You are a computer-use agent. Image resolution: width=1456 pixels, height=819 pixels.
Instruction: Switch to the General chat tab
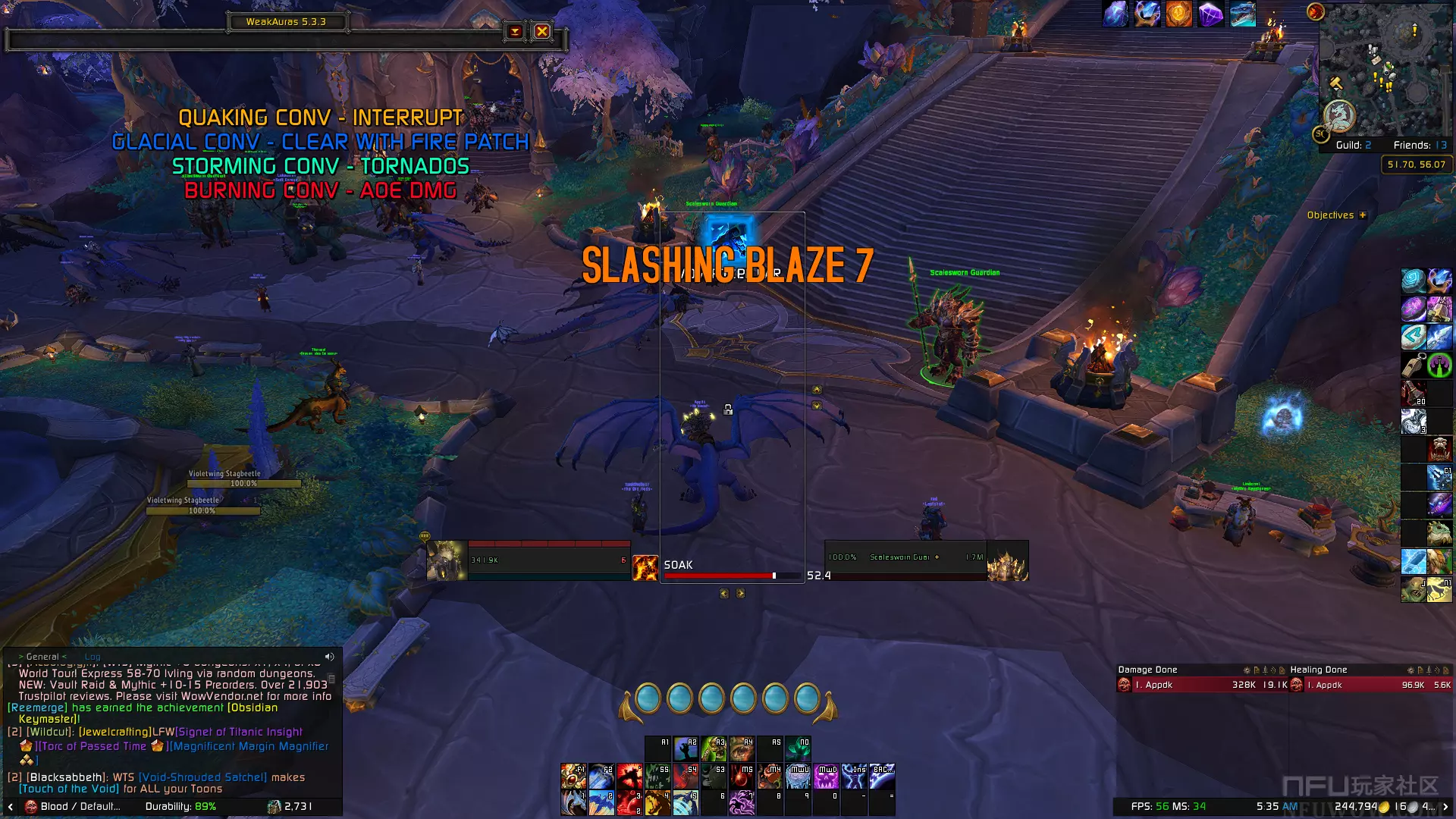[x=42, y=657]
